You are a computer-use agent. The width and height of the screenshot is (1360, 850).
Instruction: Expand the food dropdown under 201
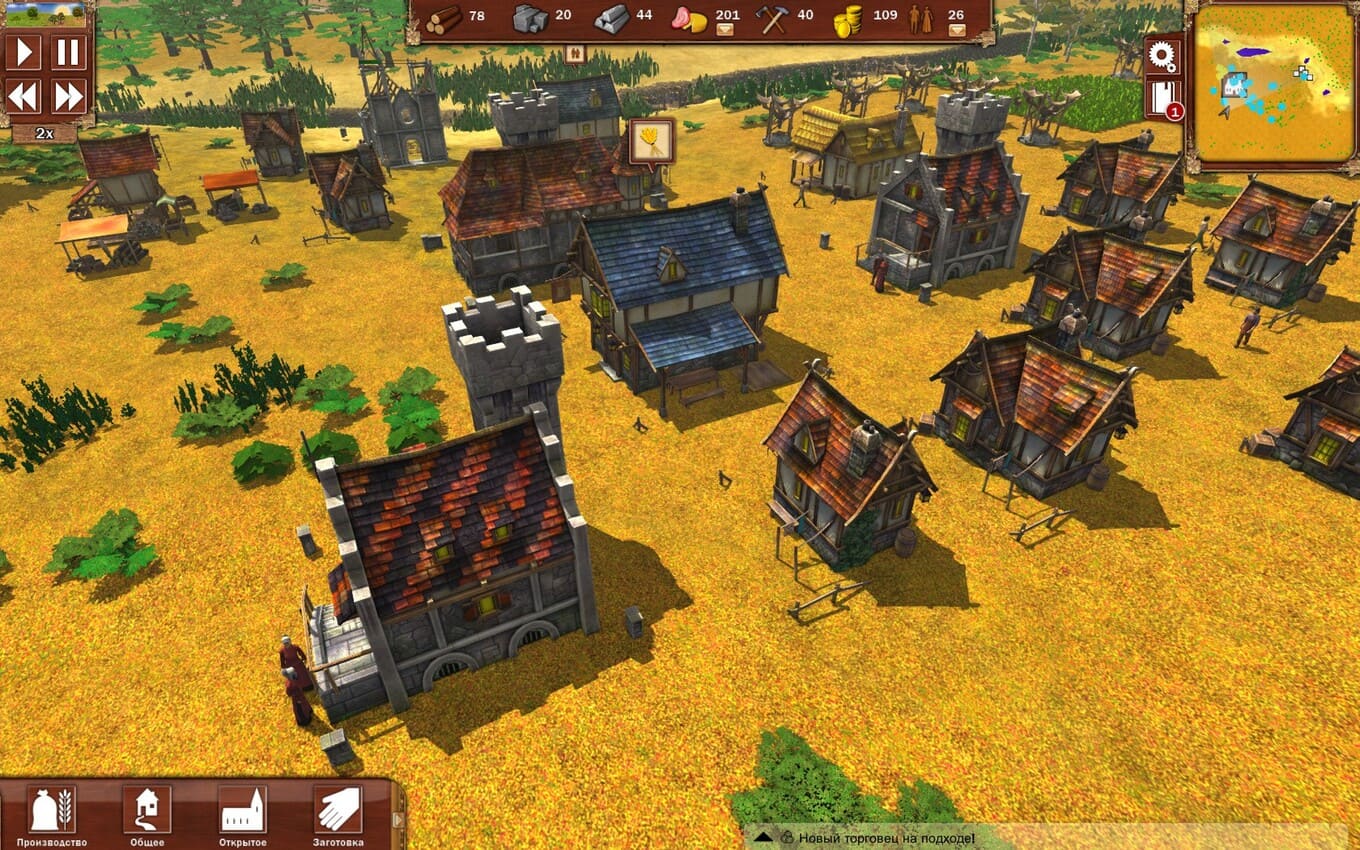726,30
